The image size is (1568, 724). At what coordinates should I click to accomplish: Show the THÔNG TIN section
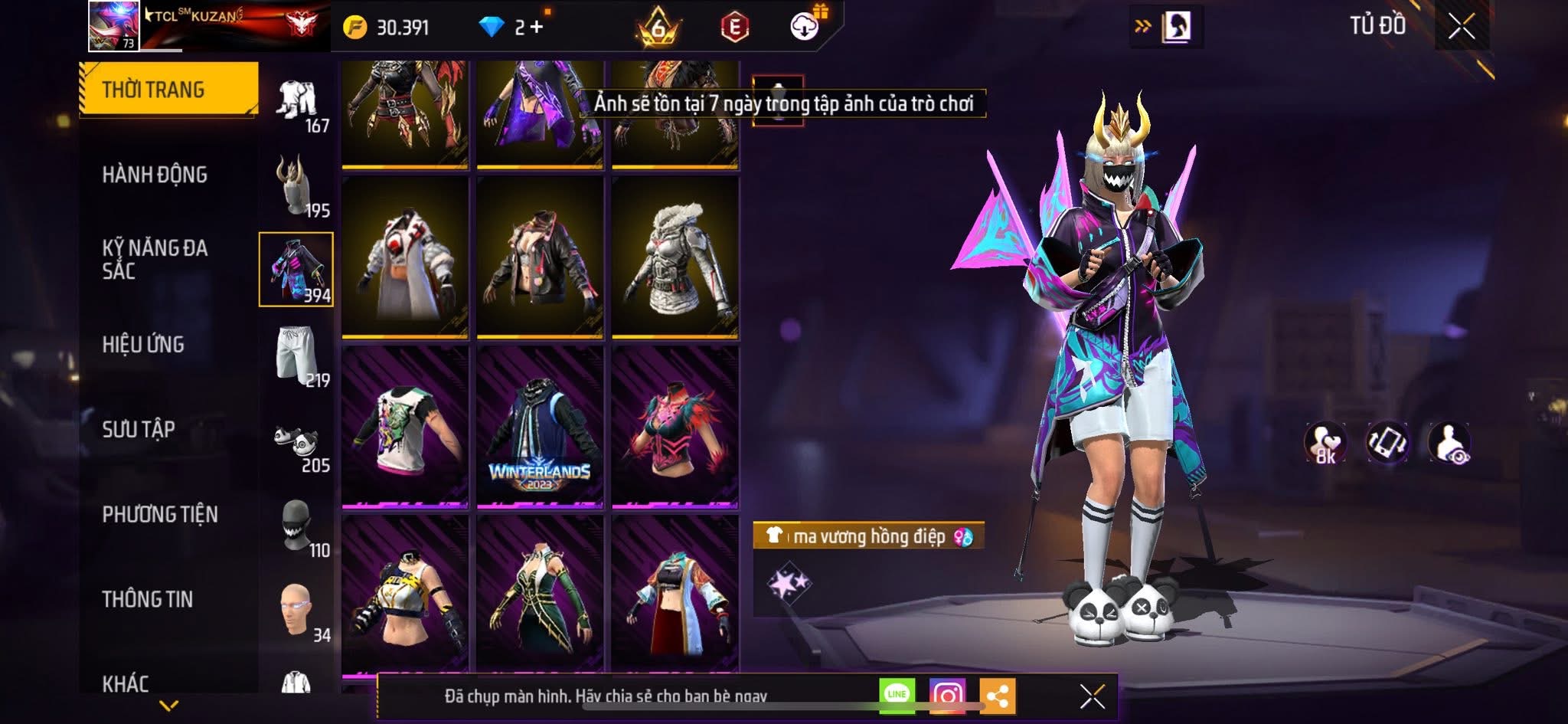[148, 599]
